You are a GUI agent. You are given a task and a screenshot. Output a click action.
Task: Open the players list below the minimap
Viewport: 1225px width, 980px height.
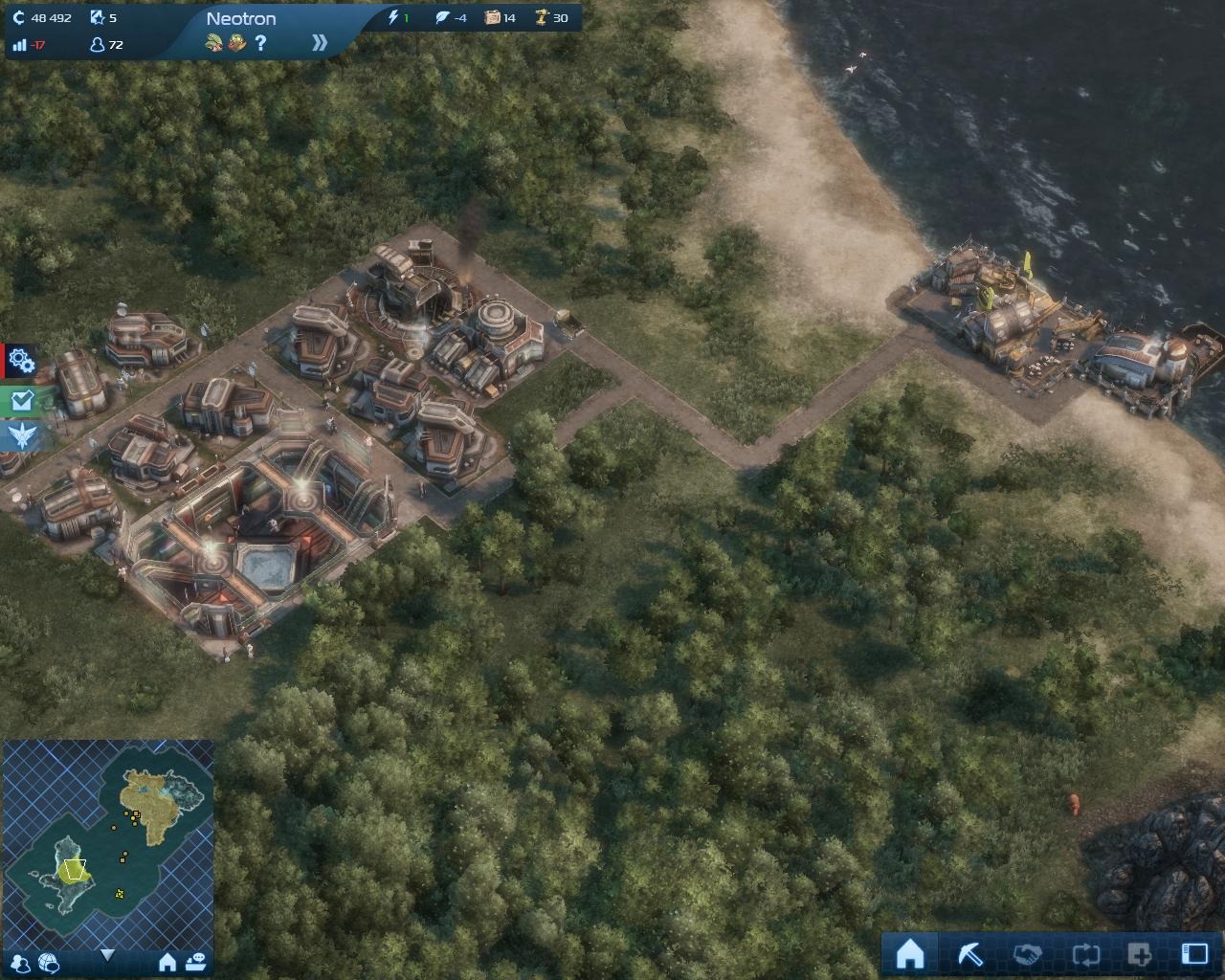[x=18, y=962]
